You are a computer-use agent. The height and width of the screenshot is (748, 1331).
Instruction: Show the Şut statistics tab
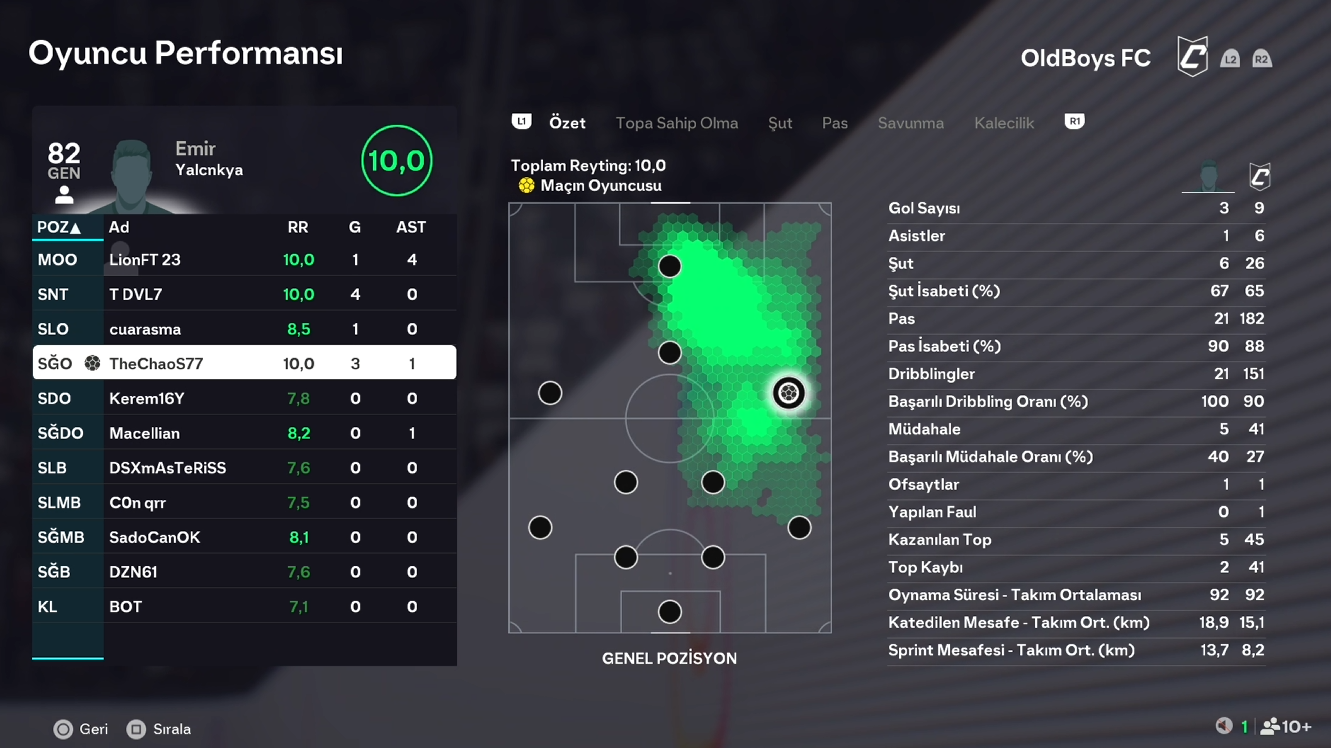pyautogui.click(x=780, y=123)
